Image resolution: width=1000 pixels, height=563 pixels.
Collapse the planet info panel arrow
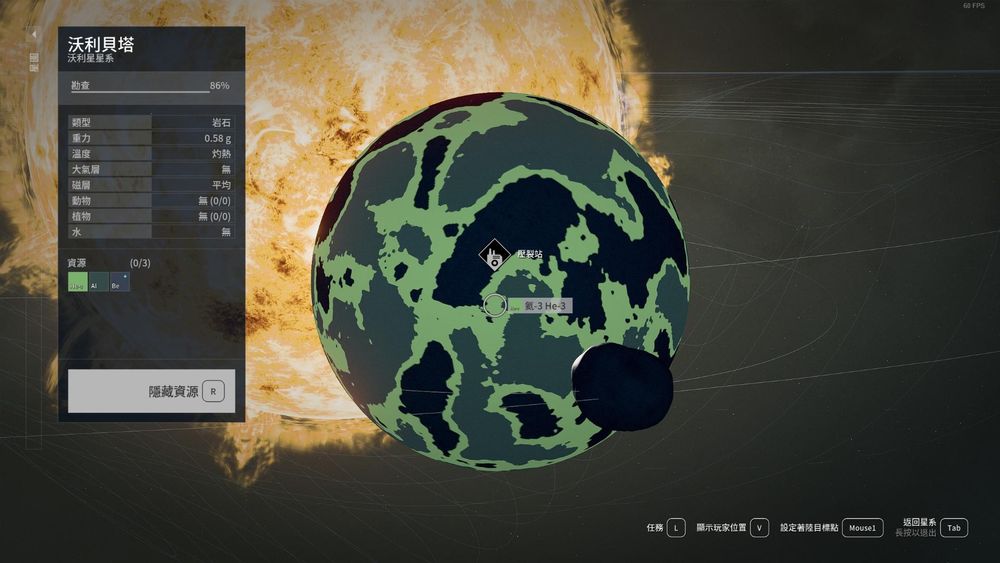click(x=34, y=35)
